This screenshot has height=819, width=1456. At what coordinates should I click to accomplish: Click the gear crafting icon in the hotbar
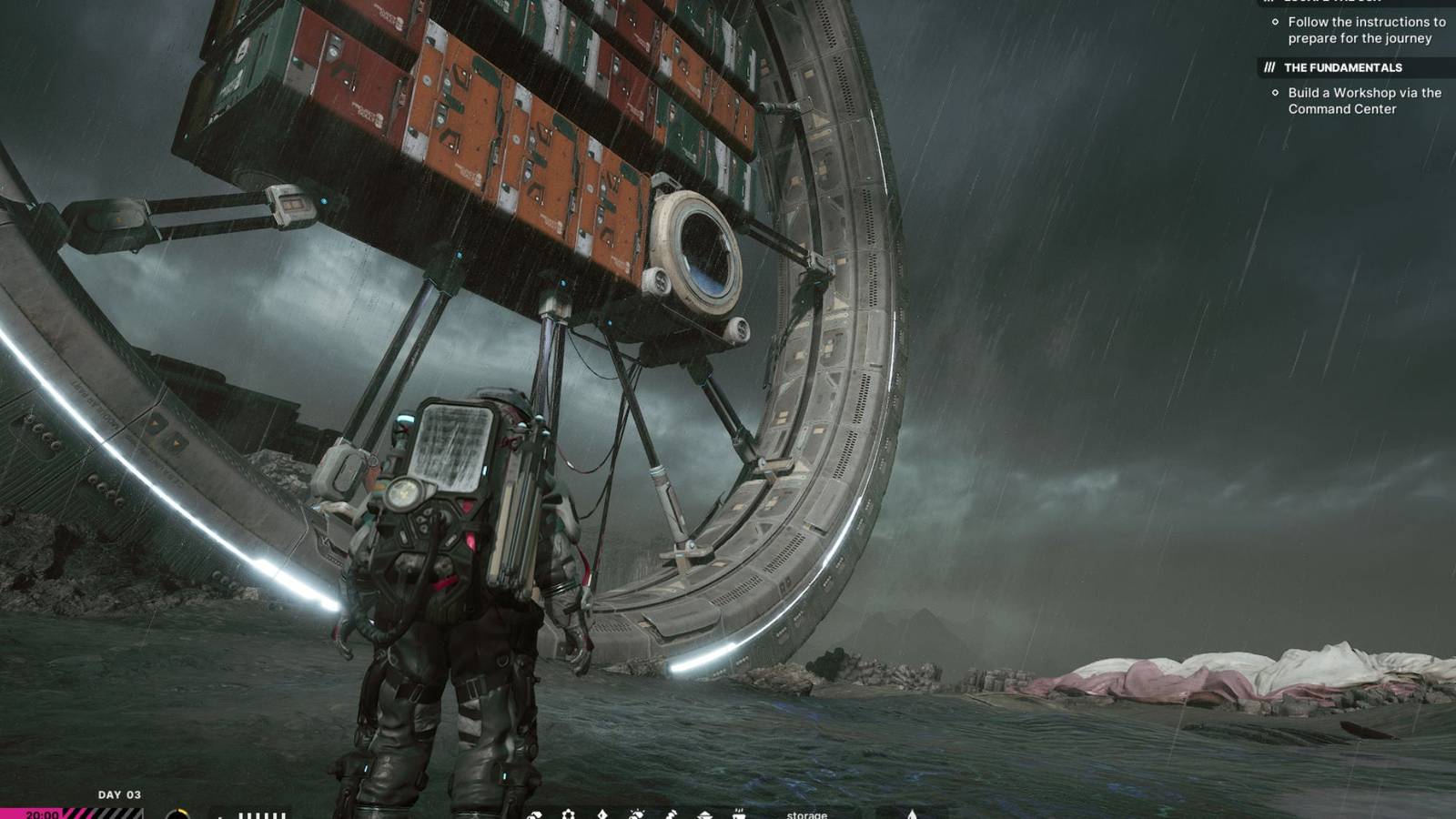click(567, 814)
